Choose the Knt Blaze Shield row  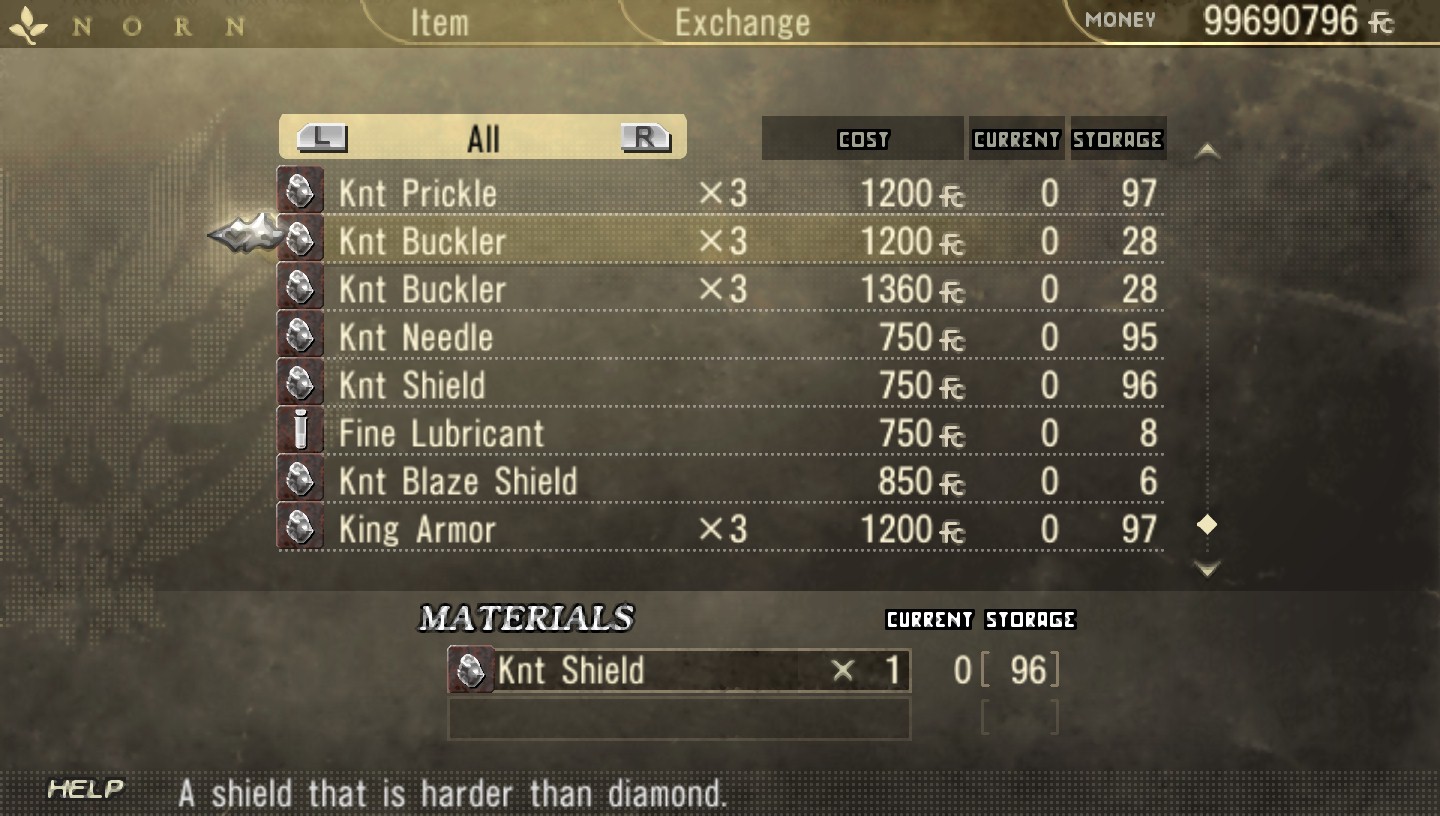tap(720, 481)
